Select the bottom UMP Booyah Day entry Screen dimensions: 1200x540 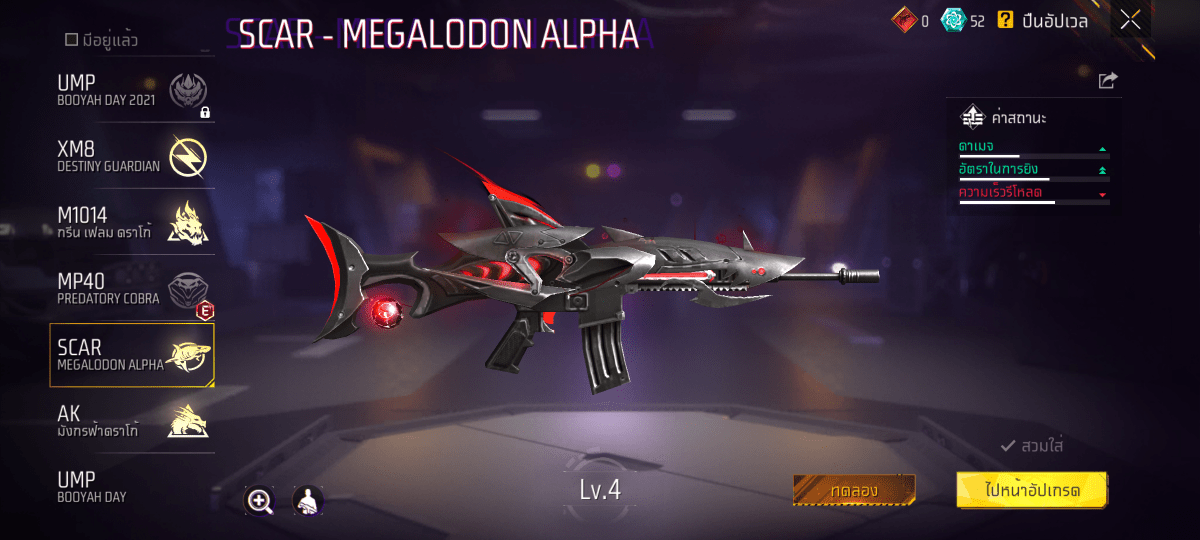(x=132, y=486)
